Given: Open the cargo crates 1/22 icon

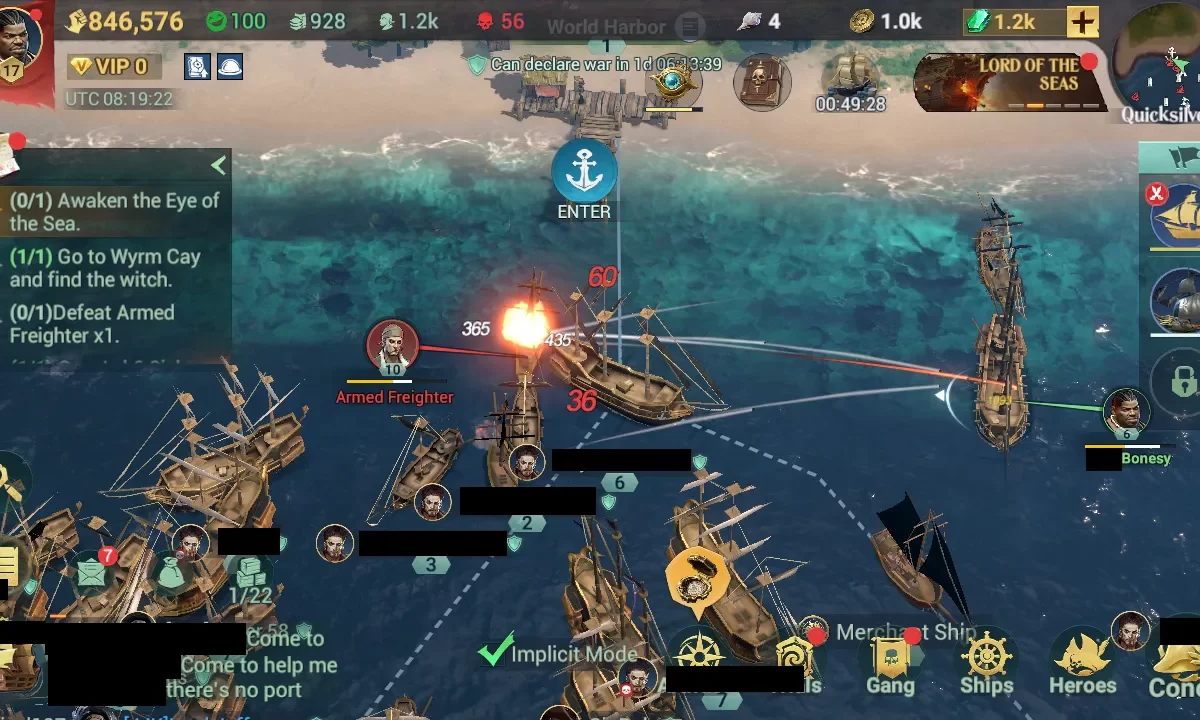Looking at the screenshot, I should (249, 580).
